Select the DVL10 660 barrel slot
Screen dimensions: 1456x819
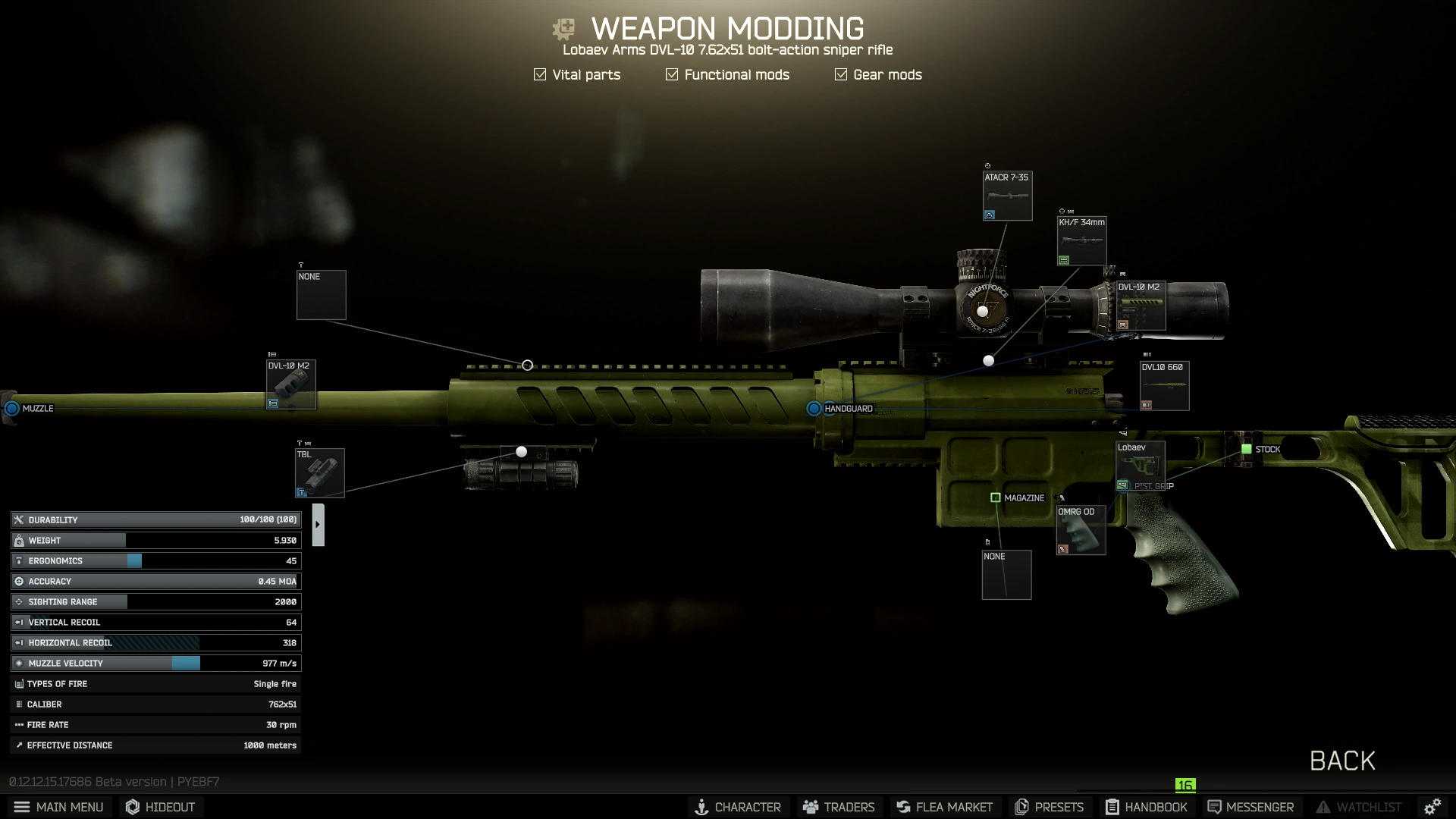pyautogui.click(x=1164, y=386)
